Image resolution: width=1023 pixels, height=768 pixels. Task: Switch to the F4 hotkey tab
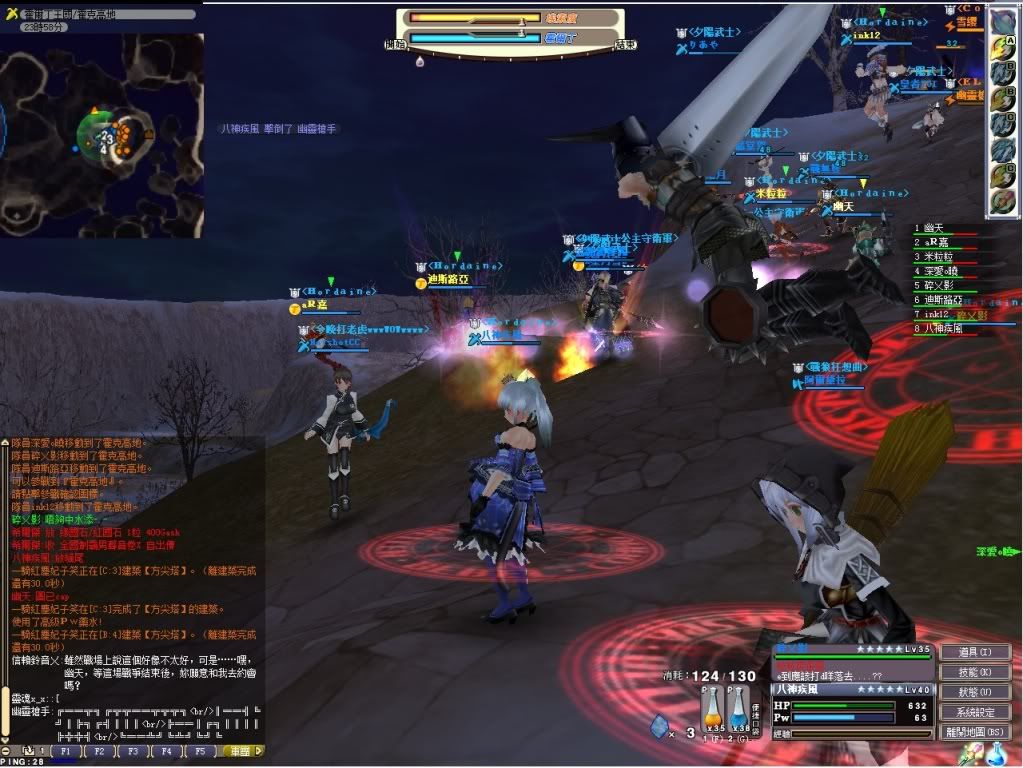165,750
